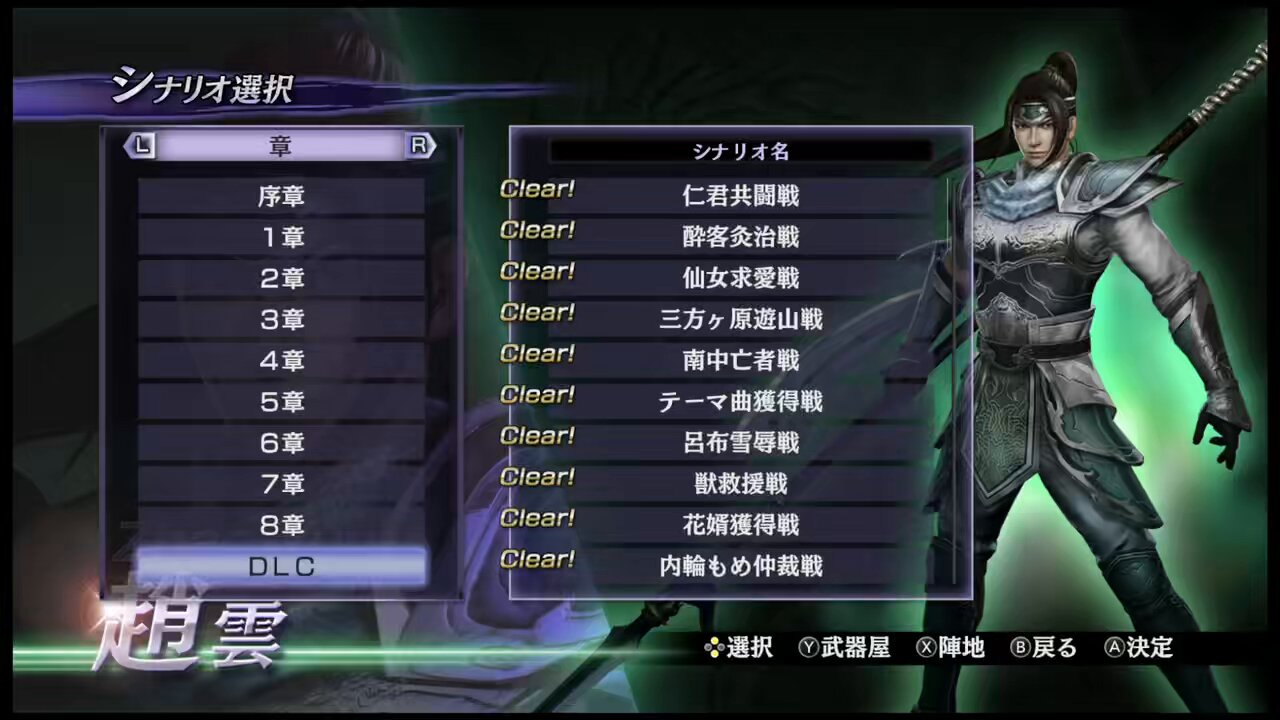Select the 序章 (prologue) chapter

(281, 196)
